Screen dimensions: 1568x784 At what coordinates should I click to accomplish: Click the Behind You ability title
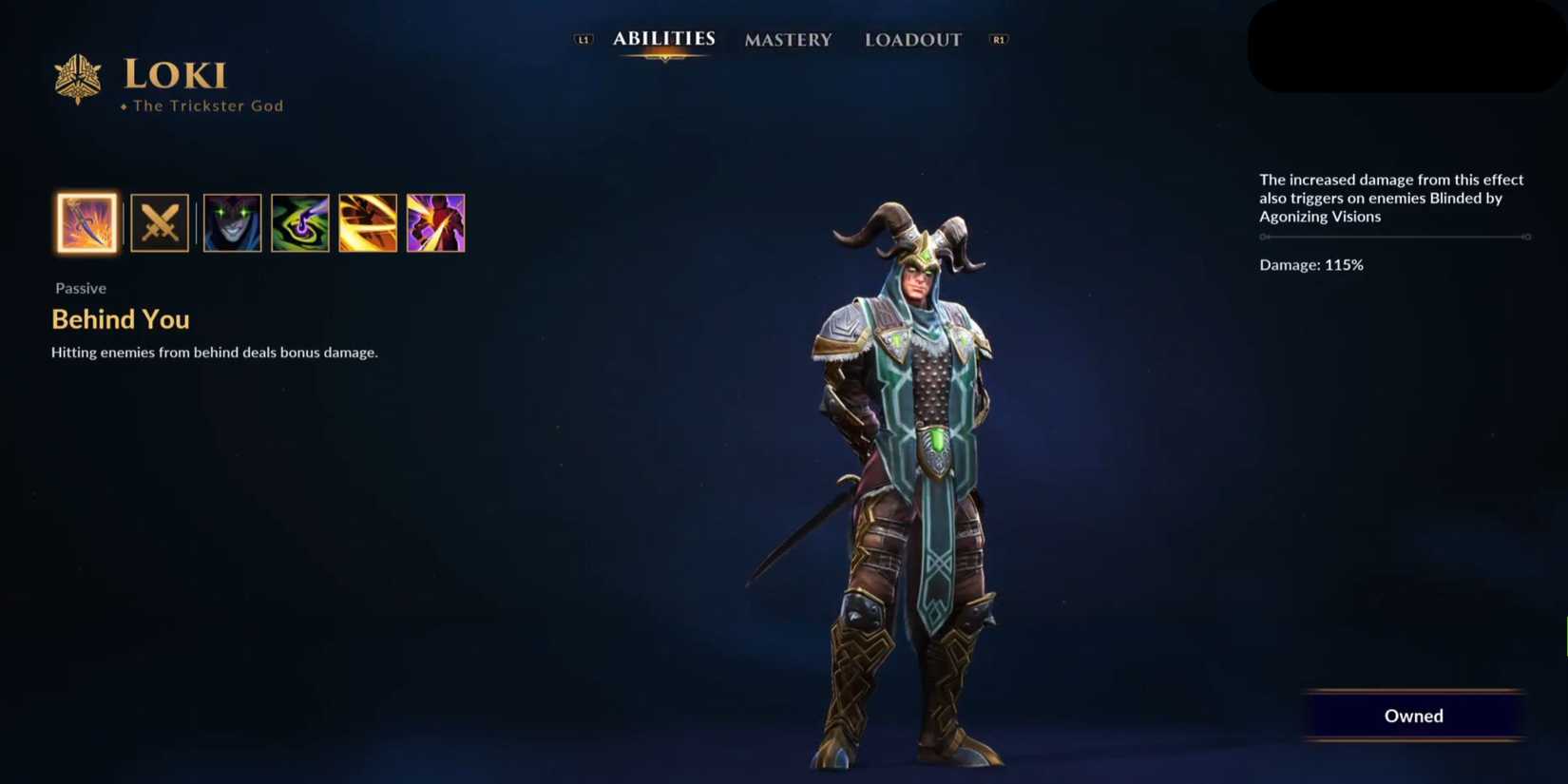pos(120,319)
